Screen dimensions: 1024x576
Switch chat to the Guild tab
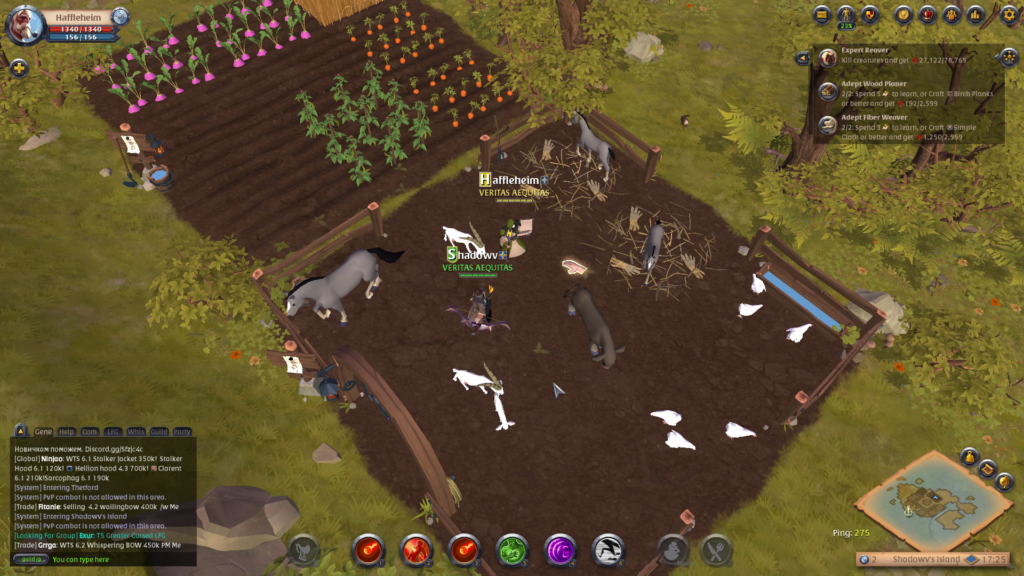coord(158,432)
